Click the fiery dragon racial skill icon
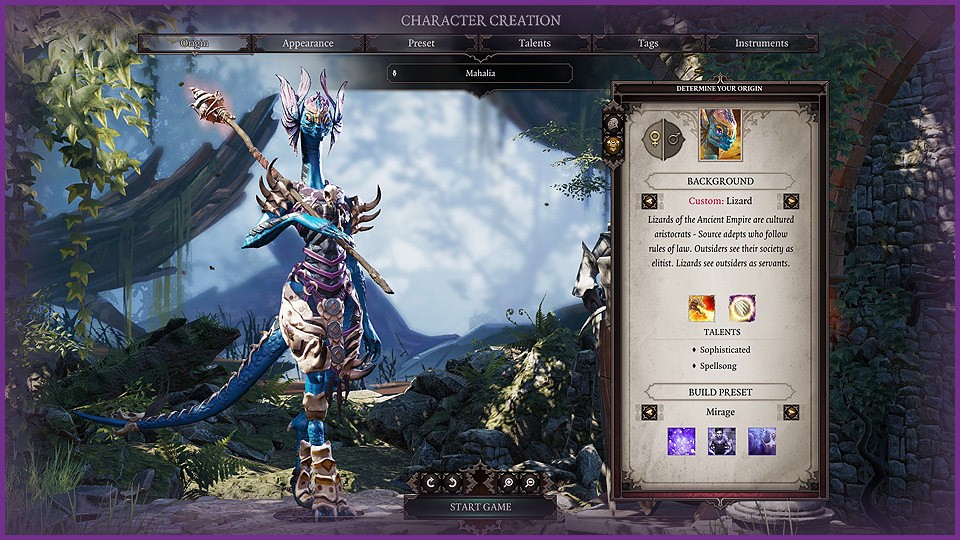960x540 pixels. 701,308
